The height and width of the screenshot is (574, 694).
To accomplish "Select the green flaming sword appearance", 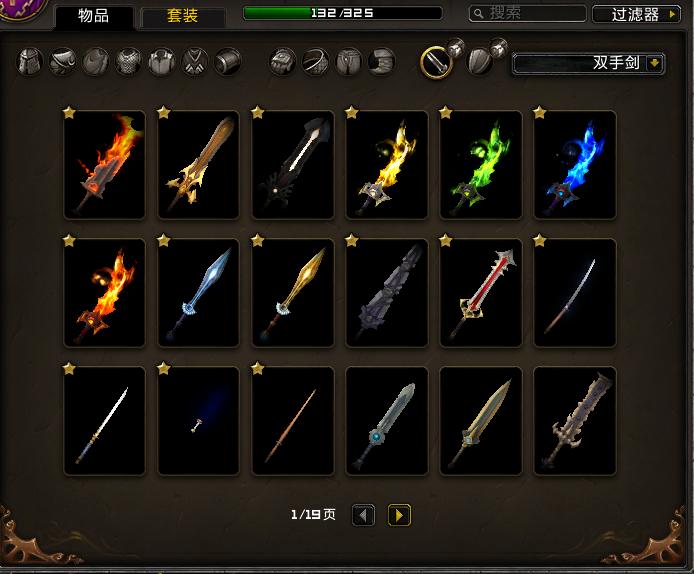I will [480, 164].
